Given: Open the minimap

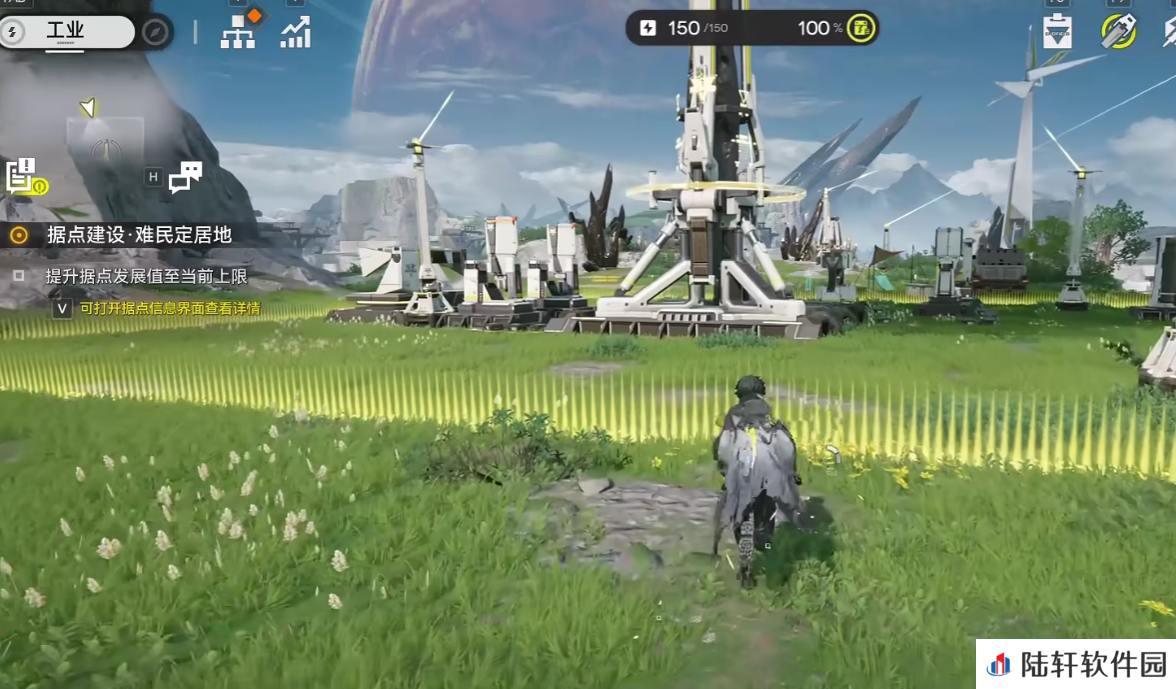Looking at the screenshot, I should [104, 141].
